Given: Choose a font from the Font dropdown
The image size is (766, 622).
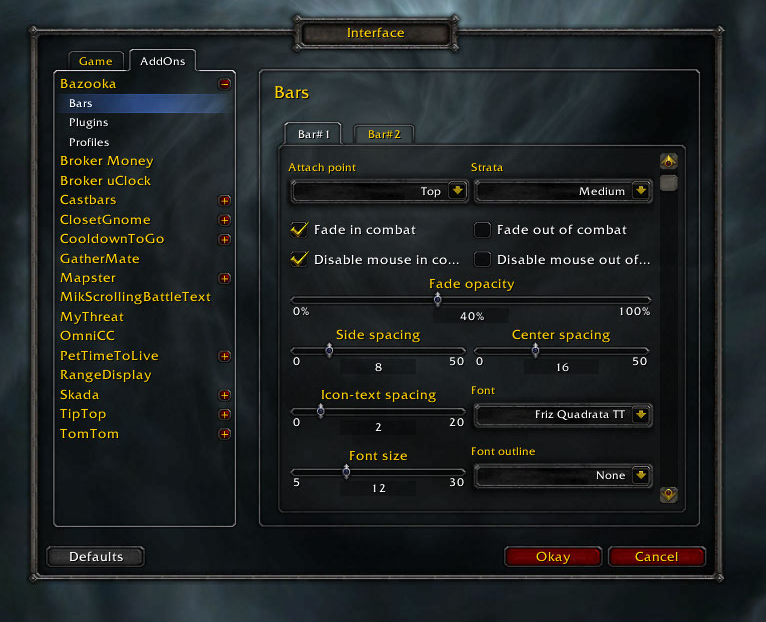Looking at the screenshot, I should click(640, 415).
